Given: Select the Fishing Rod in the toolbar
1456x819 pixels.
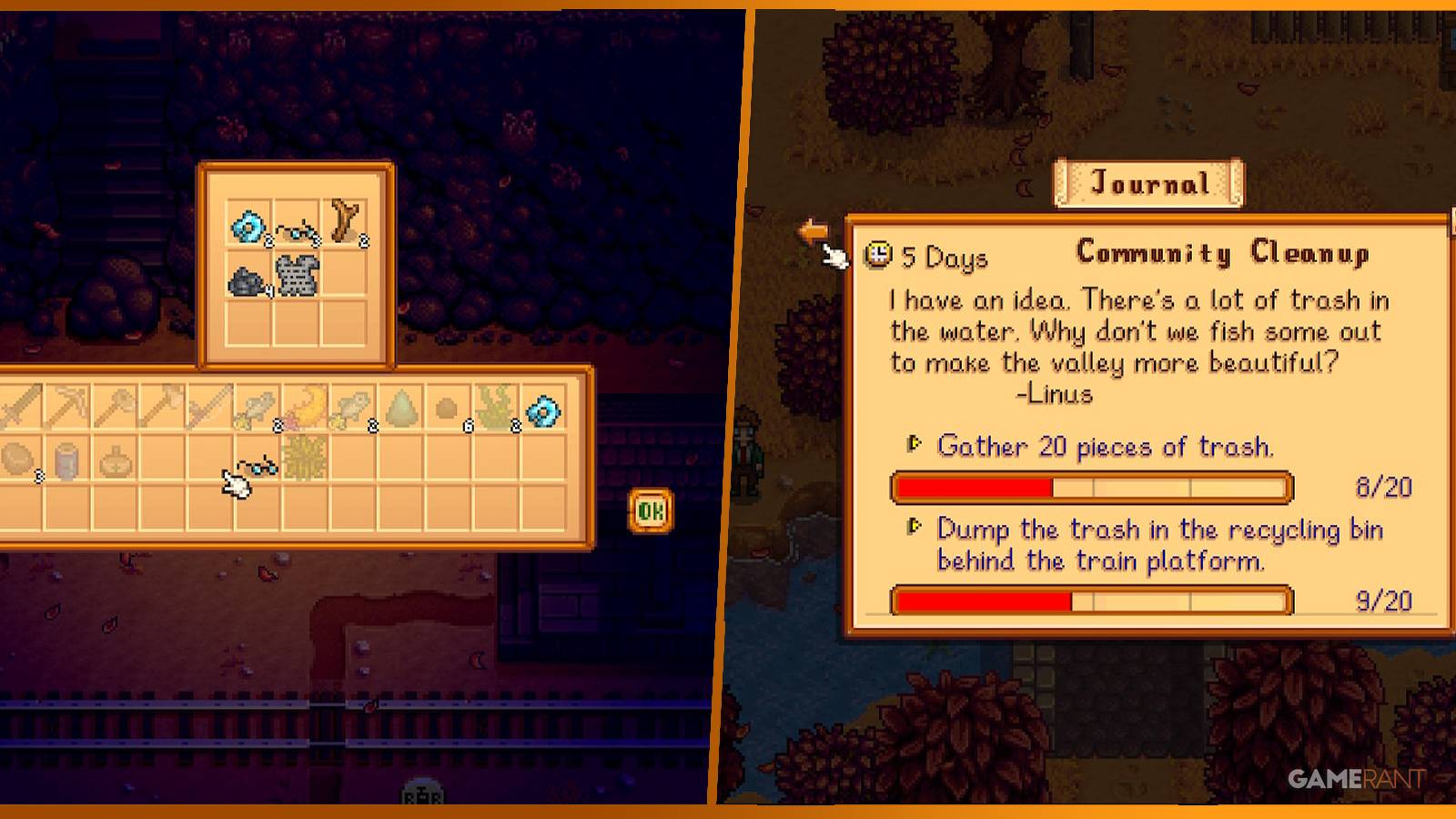Looking at the screenshot, I should point(211,407).
